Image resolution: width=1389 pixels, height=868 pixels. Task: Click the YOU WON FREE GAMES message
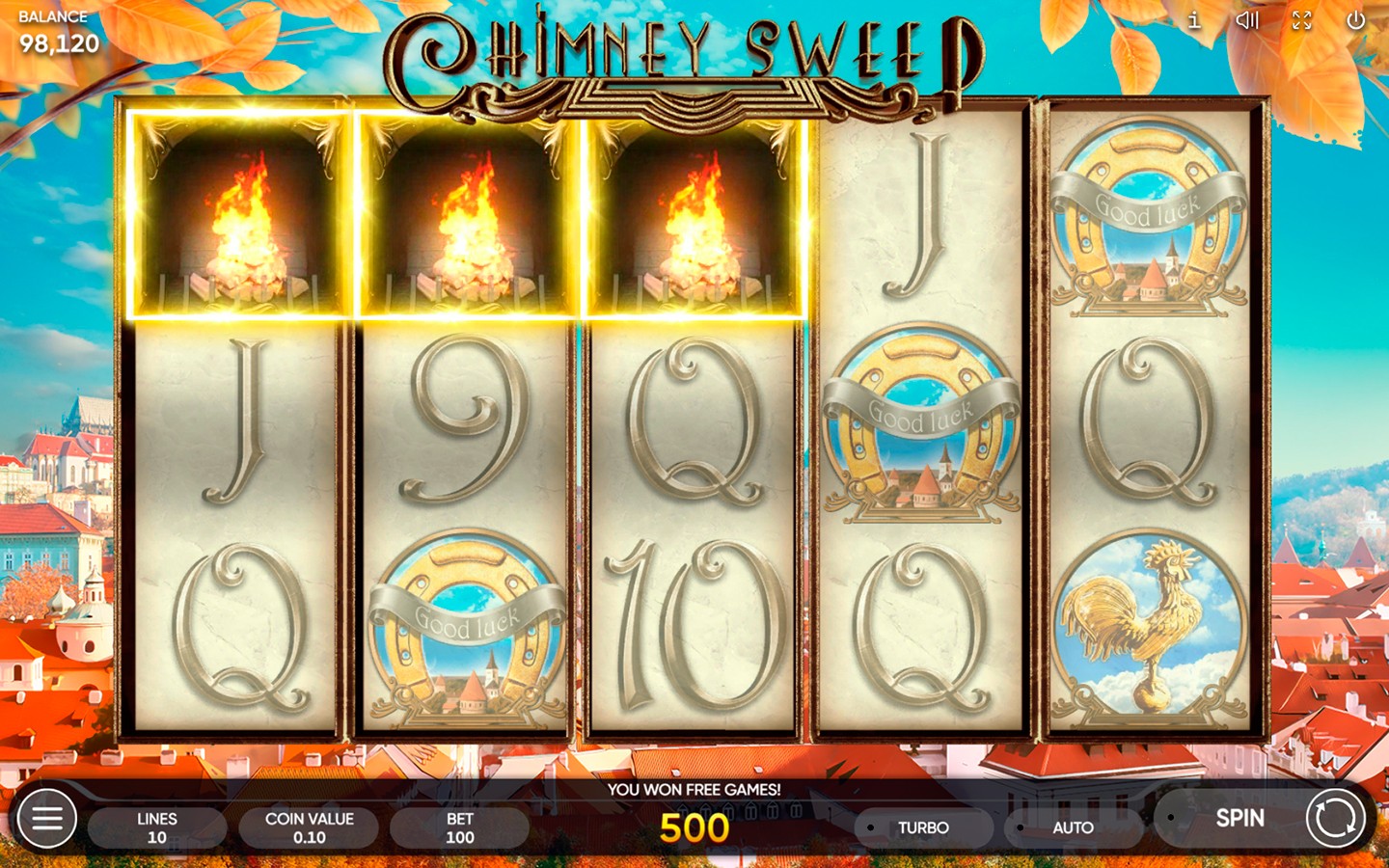click(x=696, y=789)
